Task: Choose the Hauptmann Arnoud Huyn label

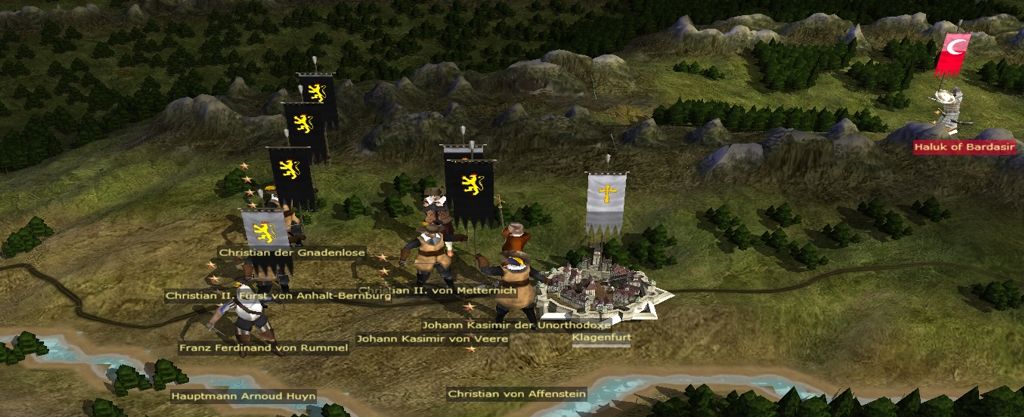Action: pos(243,397)
